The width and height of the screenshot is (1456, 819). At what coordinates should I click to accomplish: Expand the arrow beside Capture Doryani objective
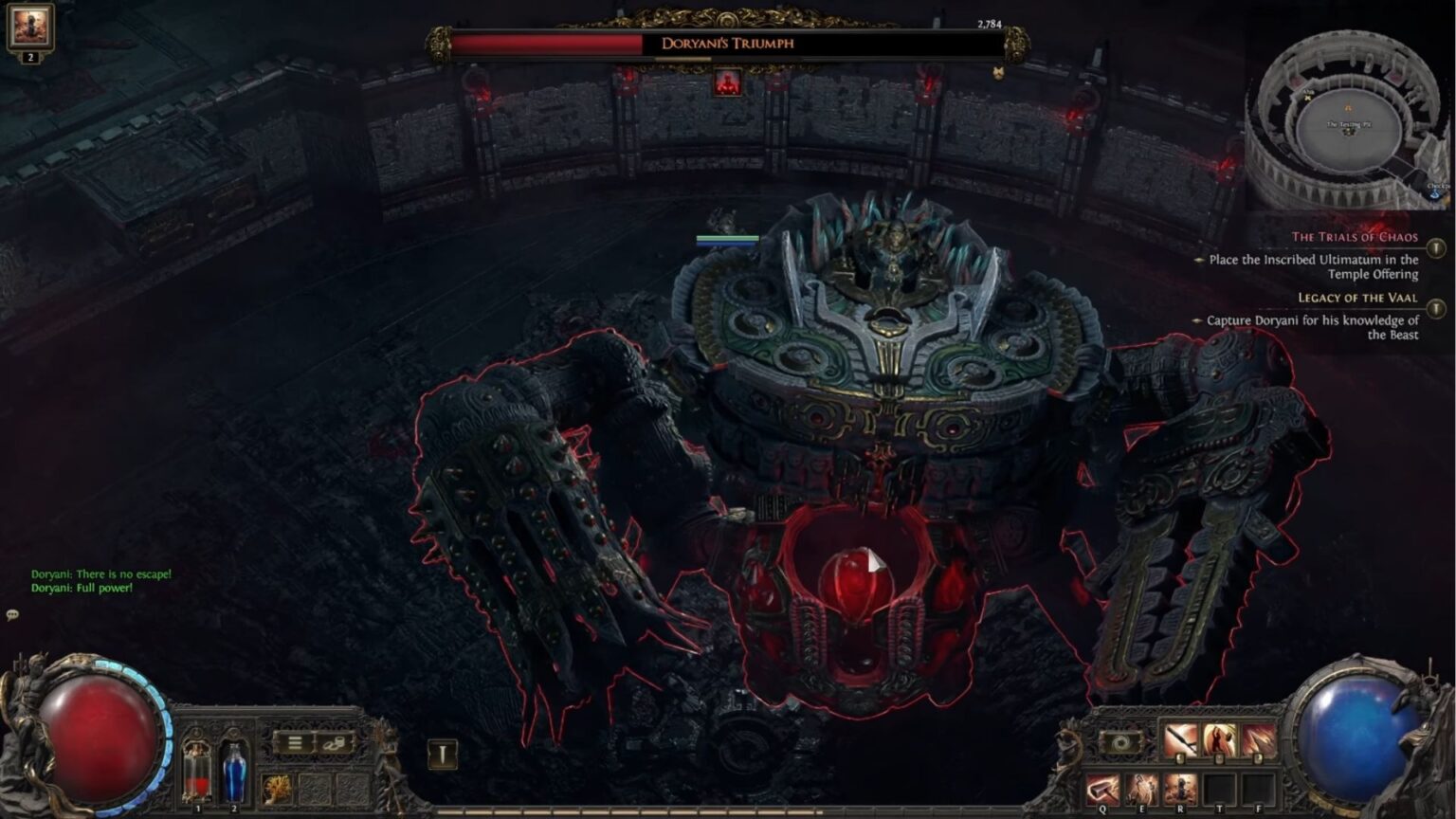(1198, 320)
